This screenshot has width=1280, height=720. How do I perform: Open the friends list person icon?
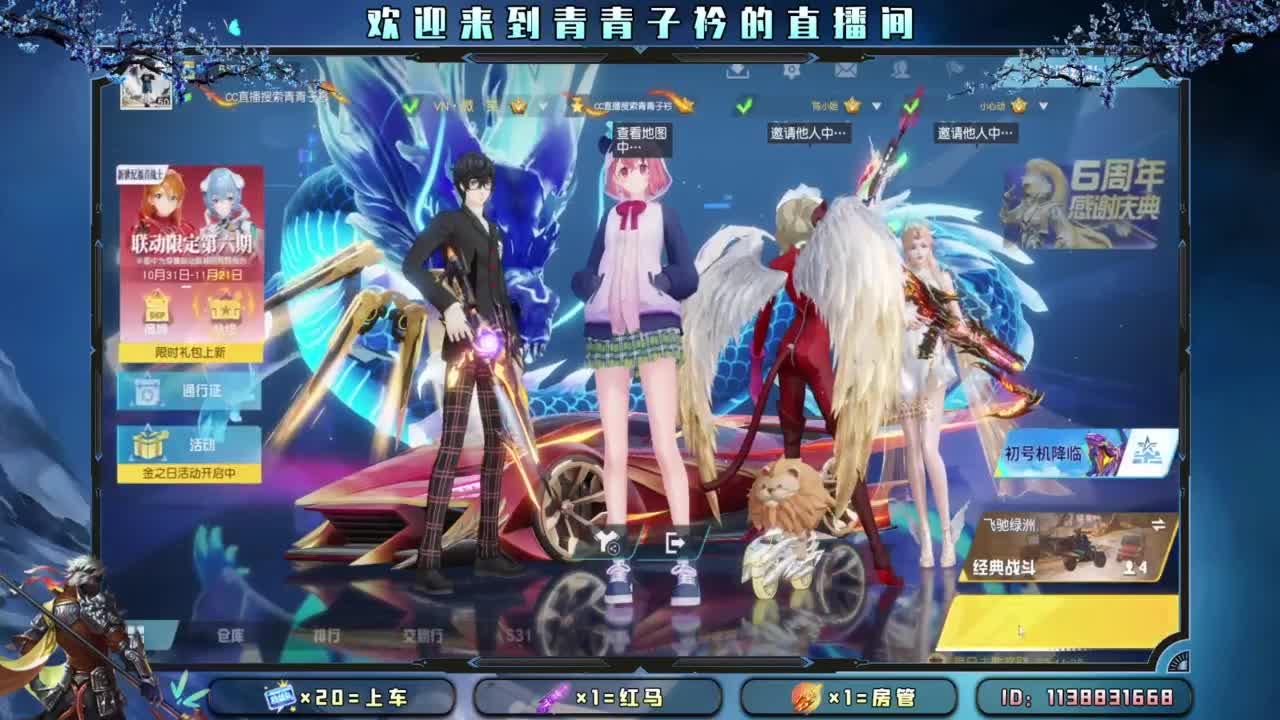[x=900, y=71]
